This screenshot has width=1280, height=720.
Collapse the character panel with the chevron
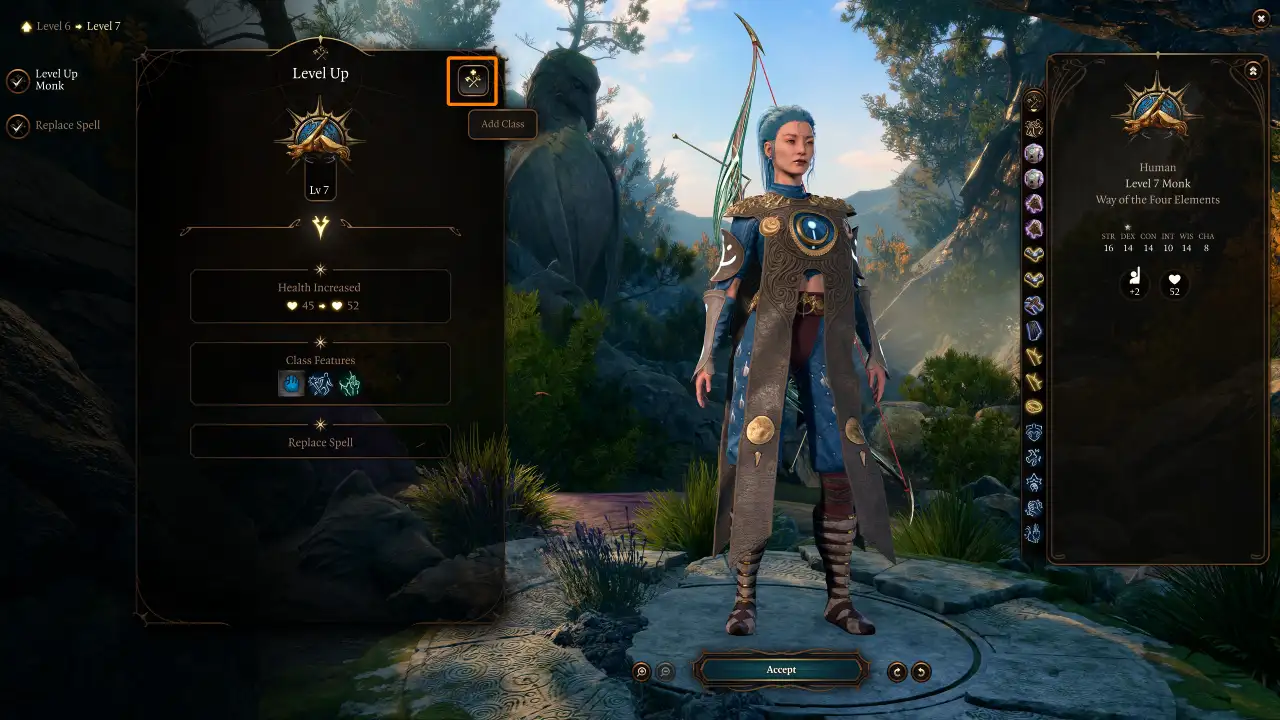[x=1253, y=70]
